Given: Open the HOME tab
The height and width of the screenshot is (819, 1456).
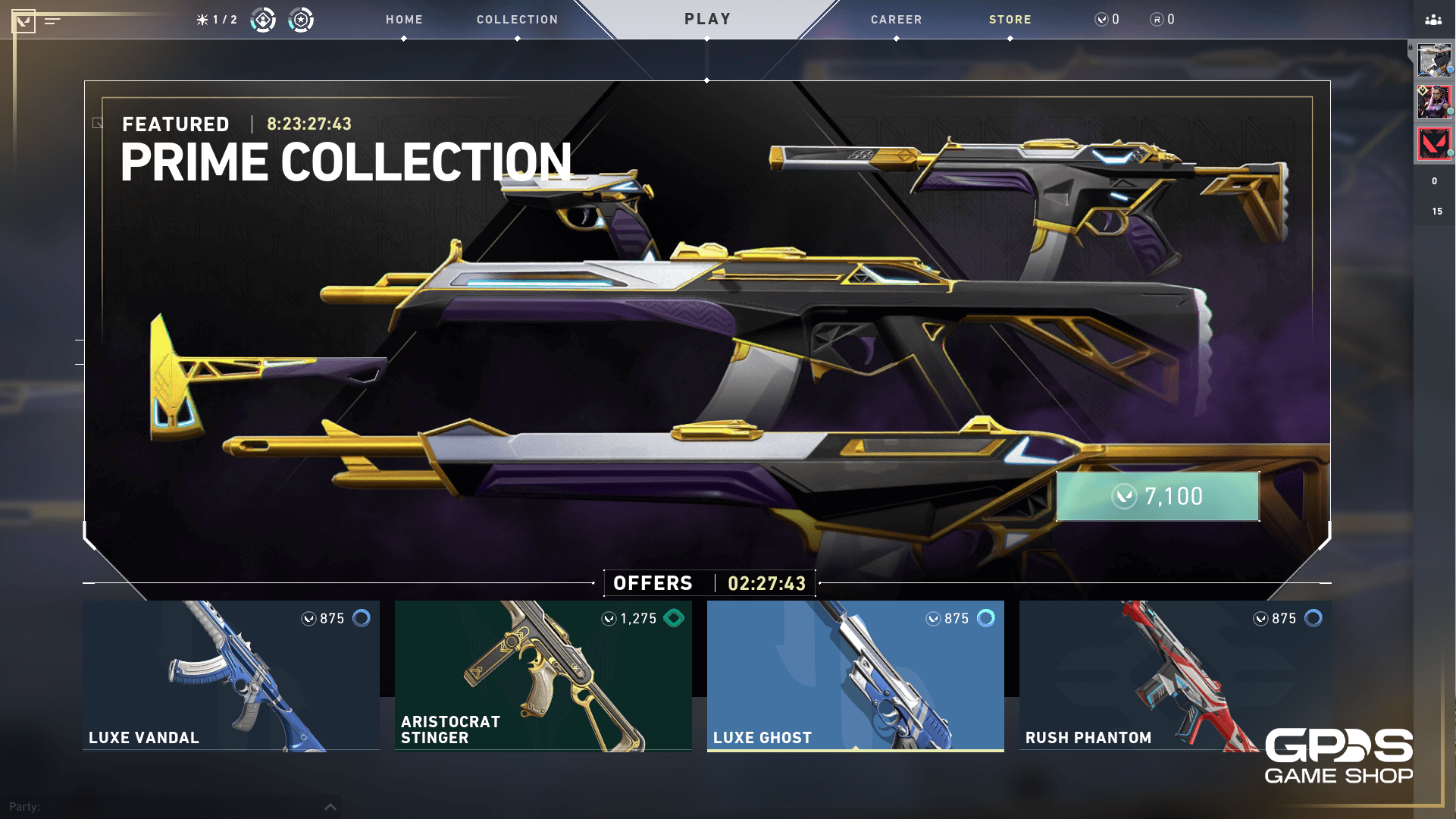Looking at the screenshot, I should tap(404, 20).
